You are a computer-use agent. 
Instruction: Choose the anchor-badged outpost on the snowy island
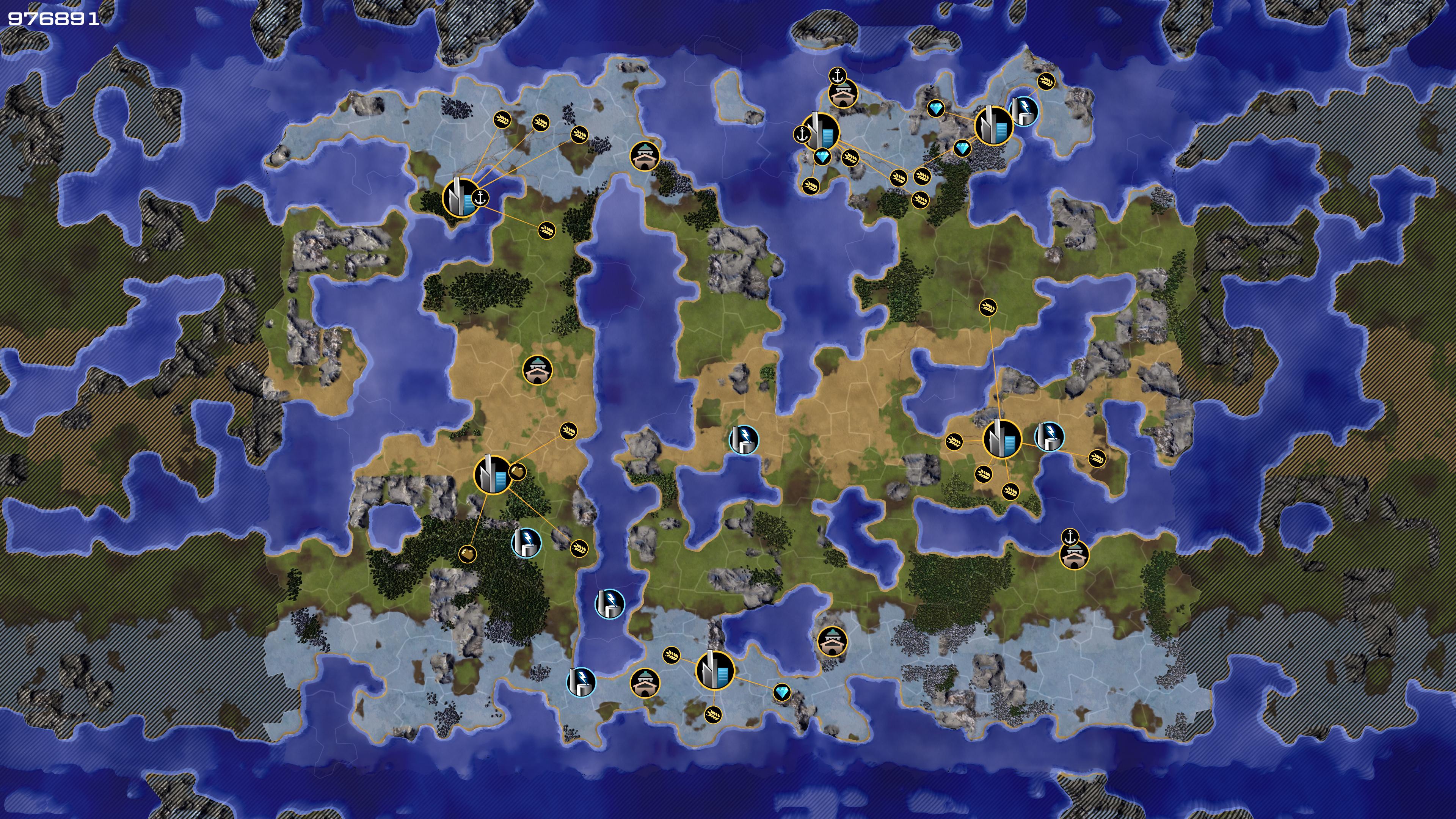click(x=843, y=93)
